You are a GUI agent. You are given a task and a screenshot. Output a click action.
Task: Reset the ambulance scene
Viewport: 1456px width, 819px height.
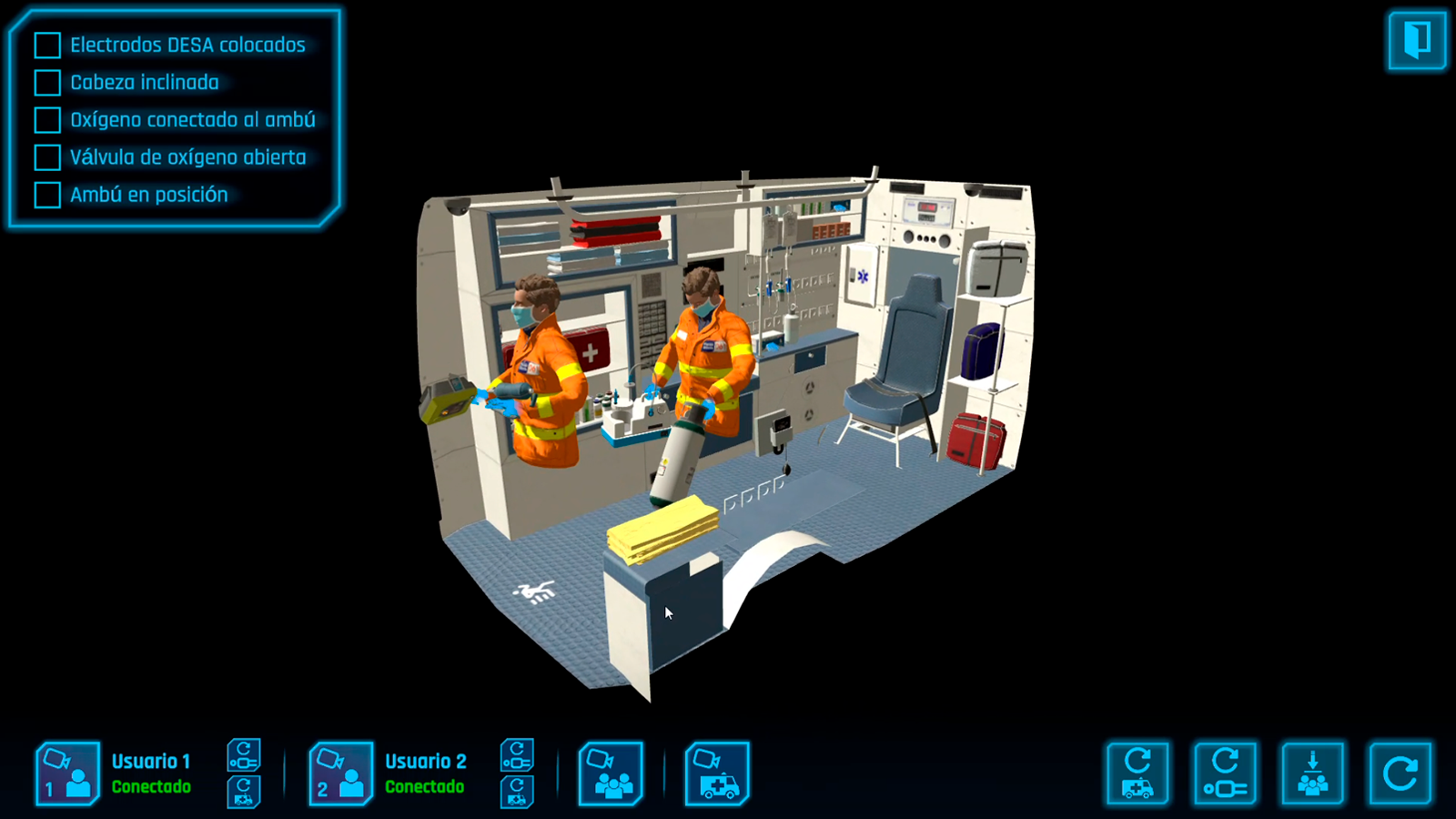1138,773
